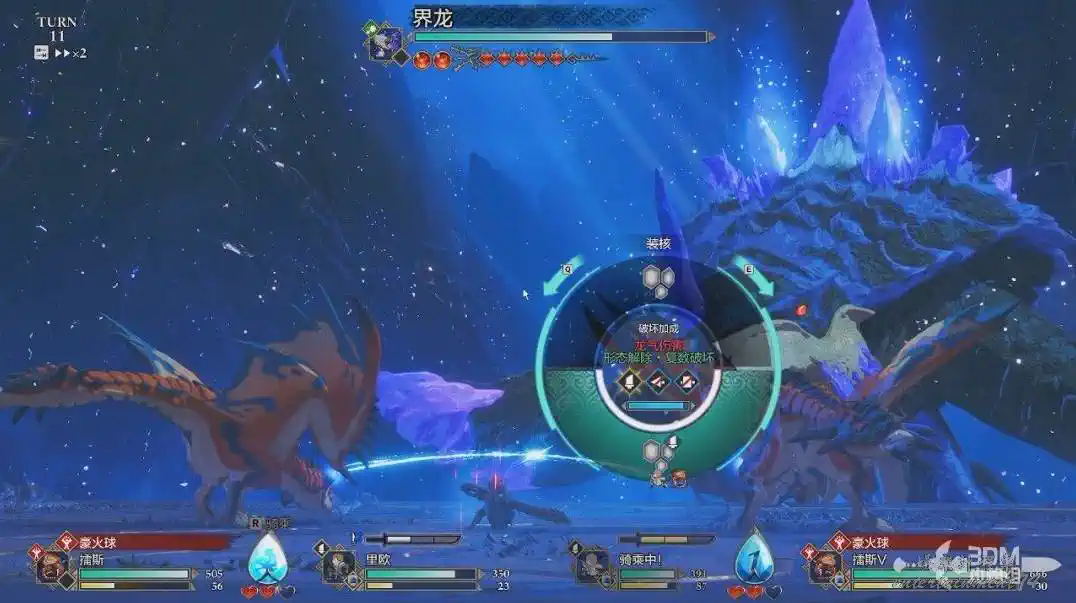
Task: Select the upper hexagon cluster body part
Action: (x=657, y=278)
